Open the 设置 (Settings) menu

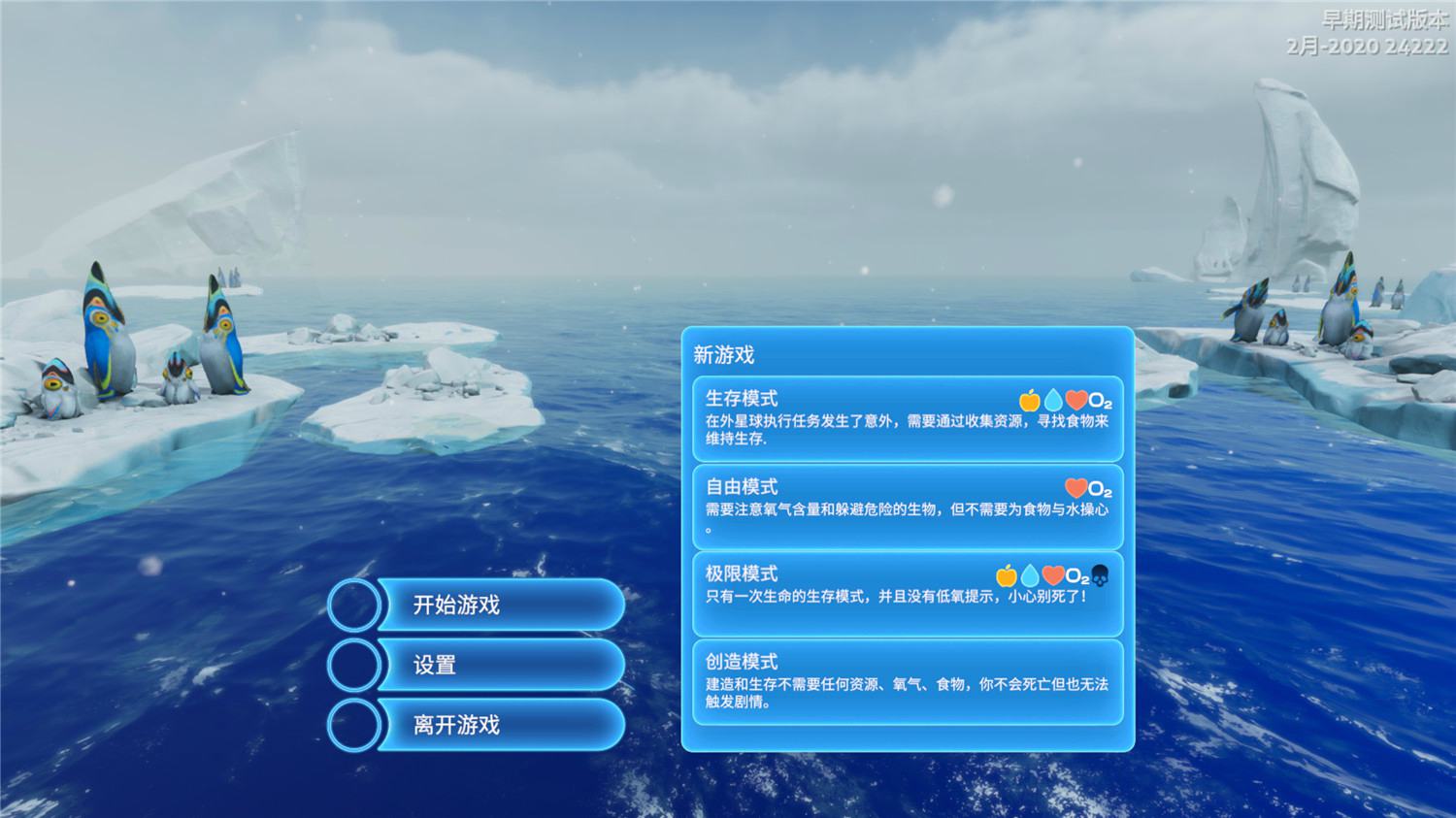point(497,665)
